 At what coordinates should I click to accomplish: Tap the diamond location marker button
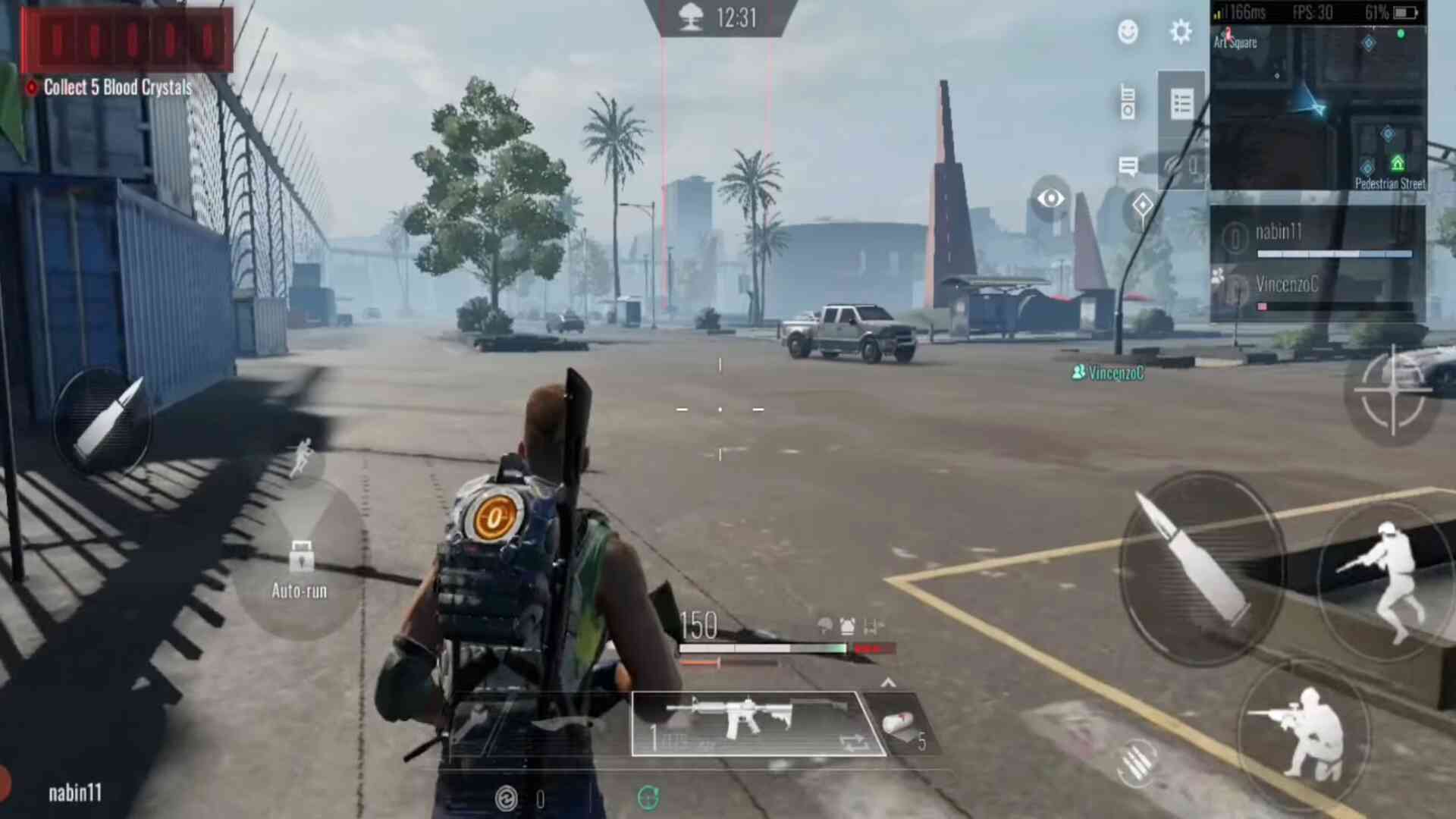[1142, 206]
